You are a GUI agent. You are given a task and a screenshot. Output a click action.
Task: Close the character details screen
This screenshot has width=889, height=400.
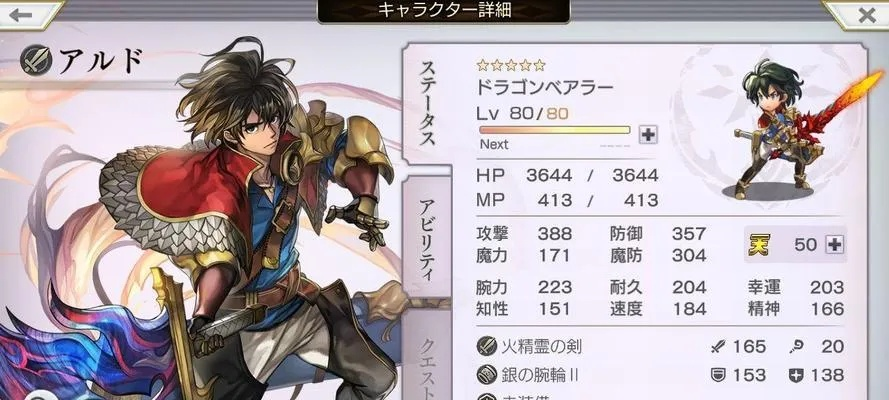click(860, 16)
